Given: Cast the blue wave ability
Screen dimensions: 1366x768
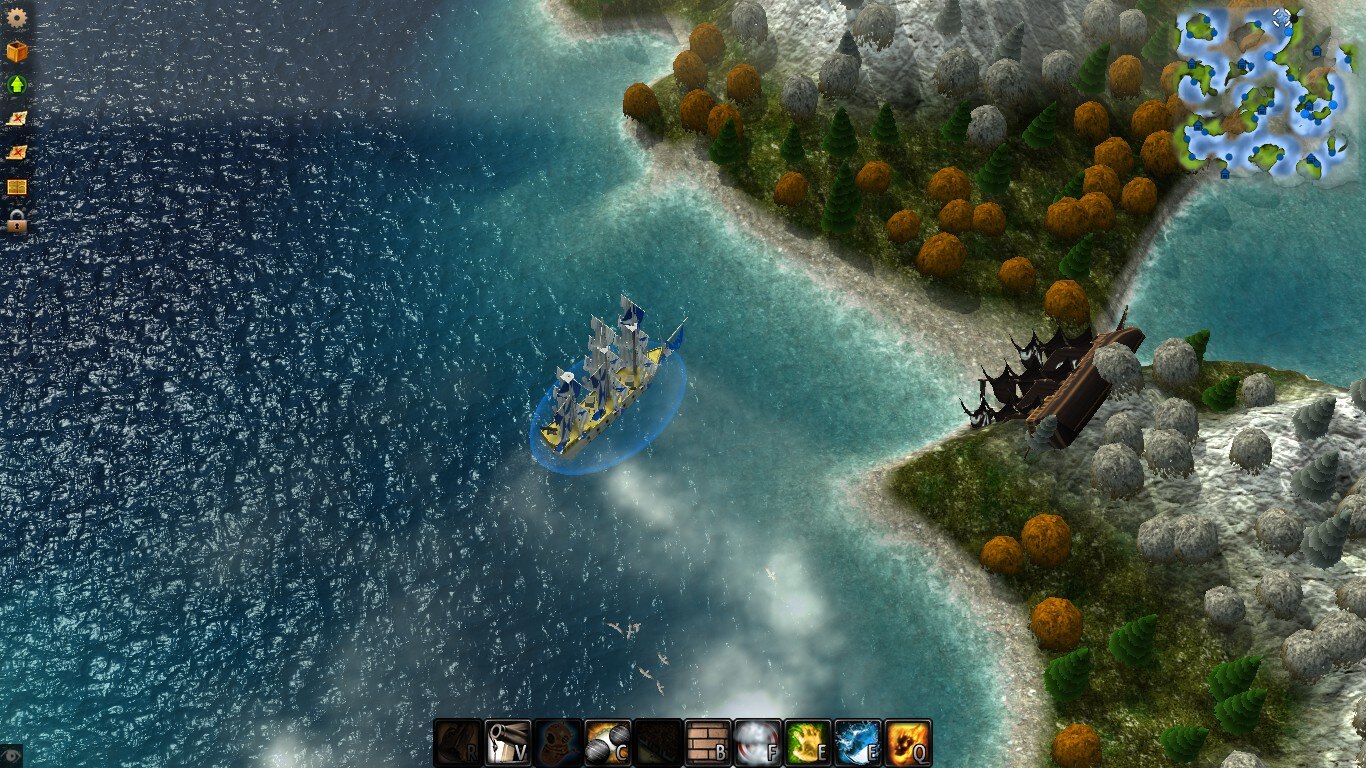Looking at the screenshot, I should [x=858, y=743].
